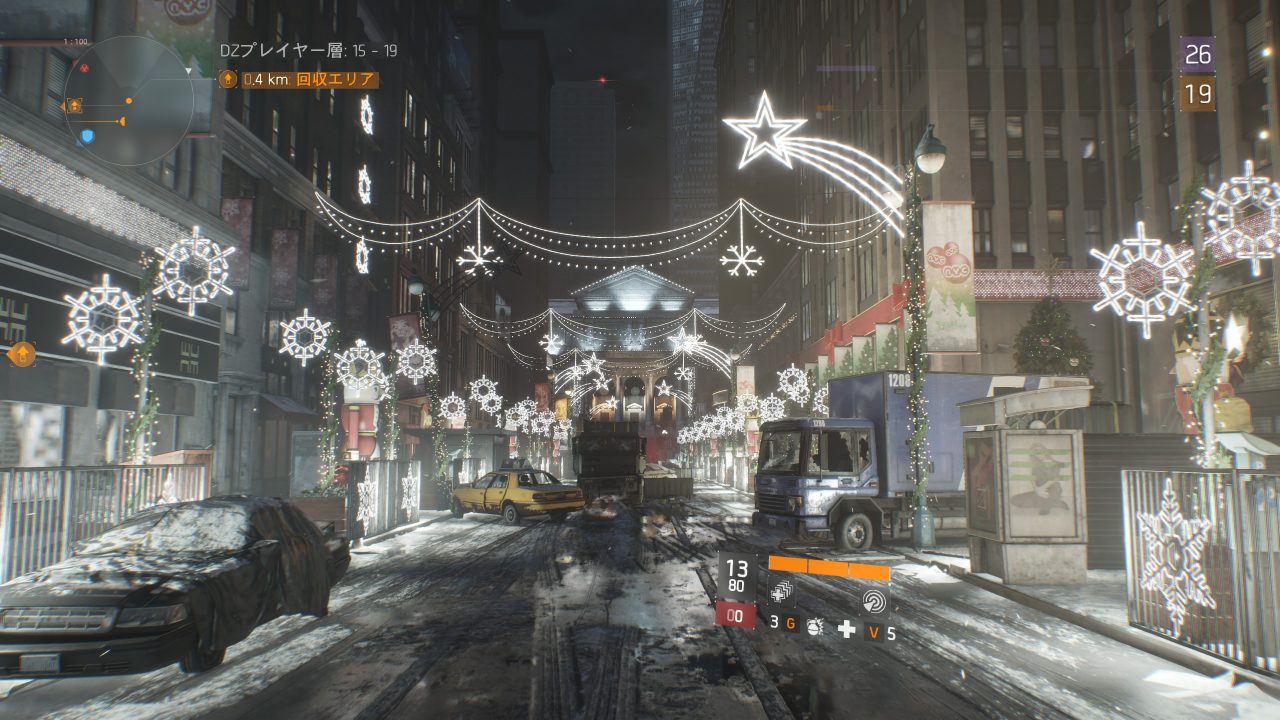Click the red '00' sidearm ammo box
The height and width of the screenshot is (720, 1280).
click(x=736, y=614)
